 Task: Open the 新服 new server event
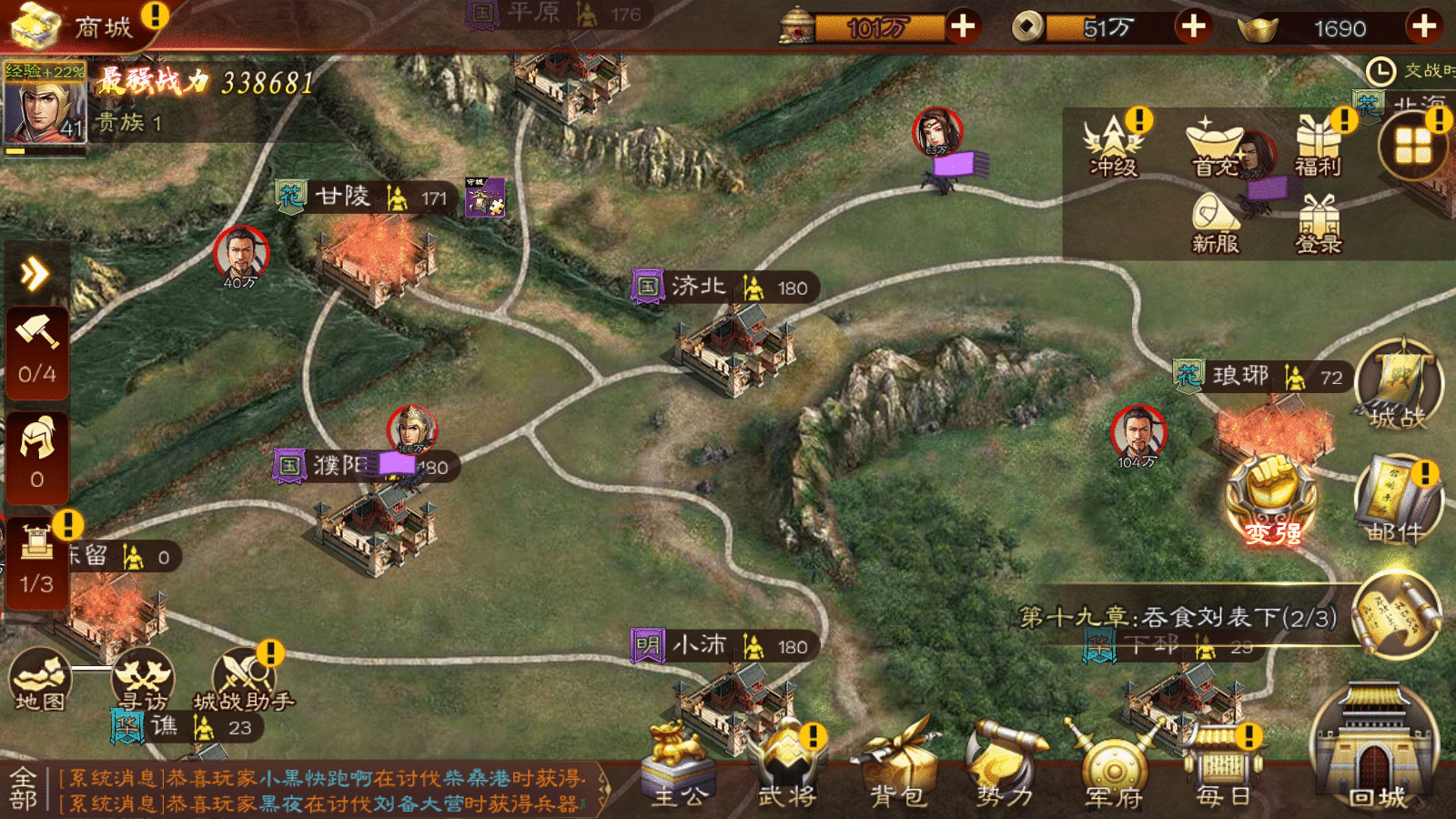coord(1216,223)
